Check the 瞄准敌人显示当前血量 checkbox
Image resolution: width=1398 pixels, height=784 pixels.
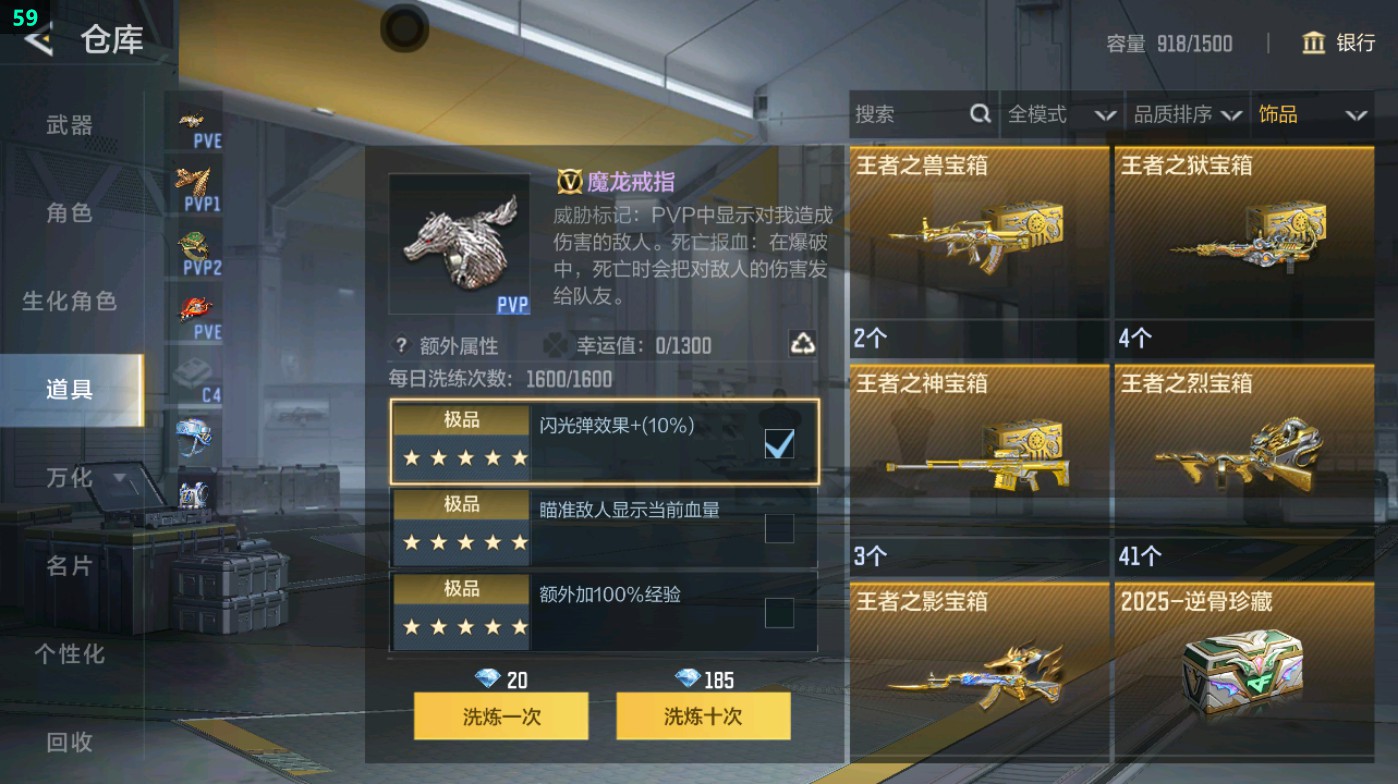[778, 527]
